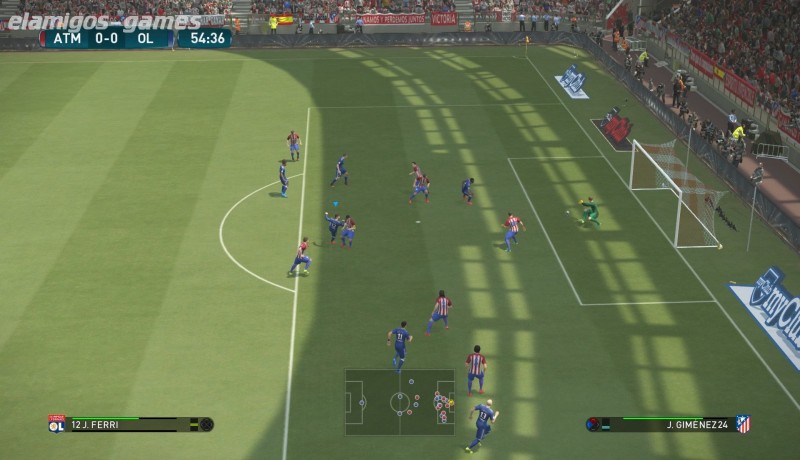
Task: Select the J. Ferri player name panel
Action: [x=130, y=424]
